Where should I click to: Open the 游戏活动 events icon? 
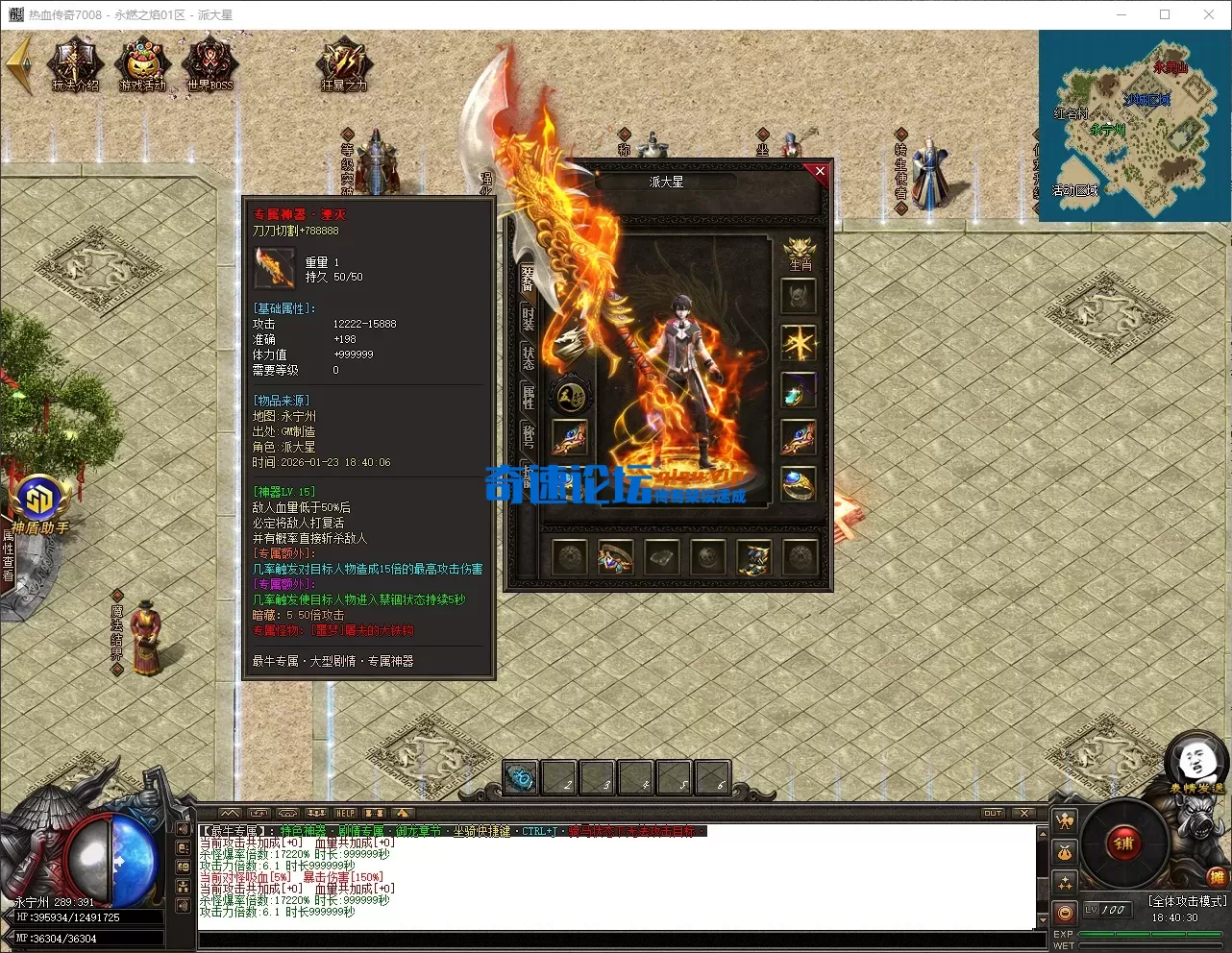tap(142, 64)
